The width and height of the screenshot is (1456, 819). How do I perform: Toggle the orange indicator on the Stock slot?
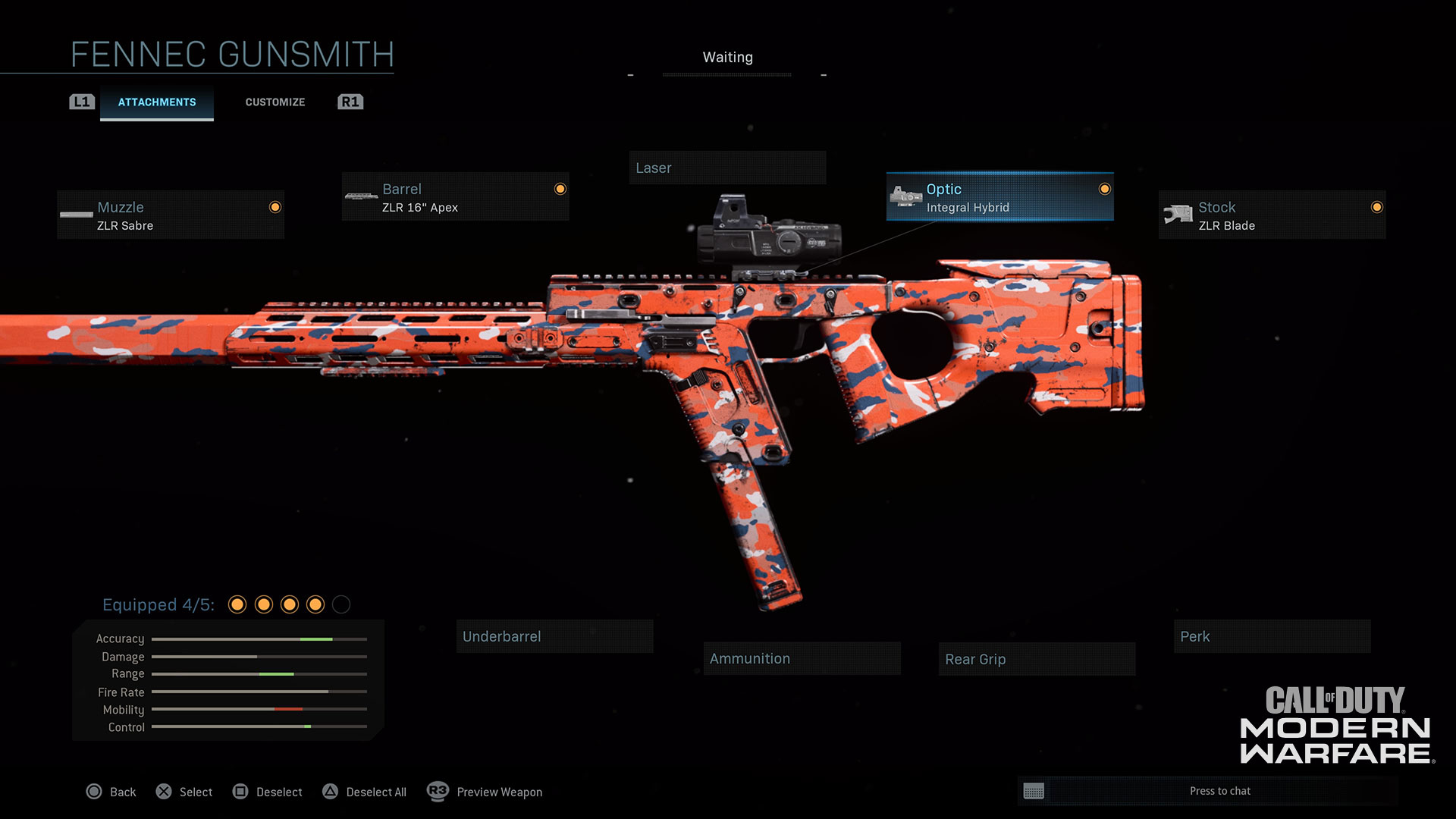point(1376,207)
